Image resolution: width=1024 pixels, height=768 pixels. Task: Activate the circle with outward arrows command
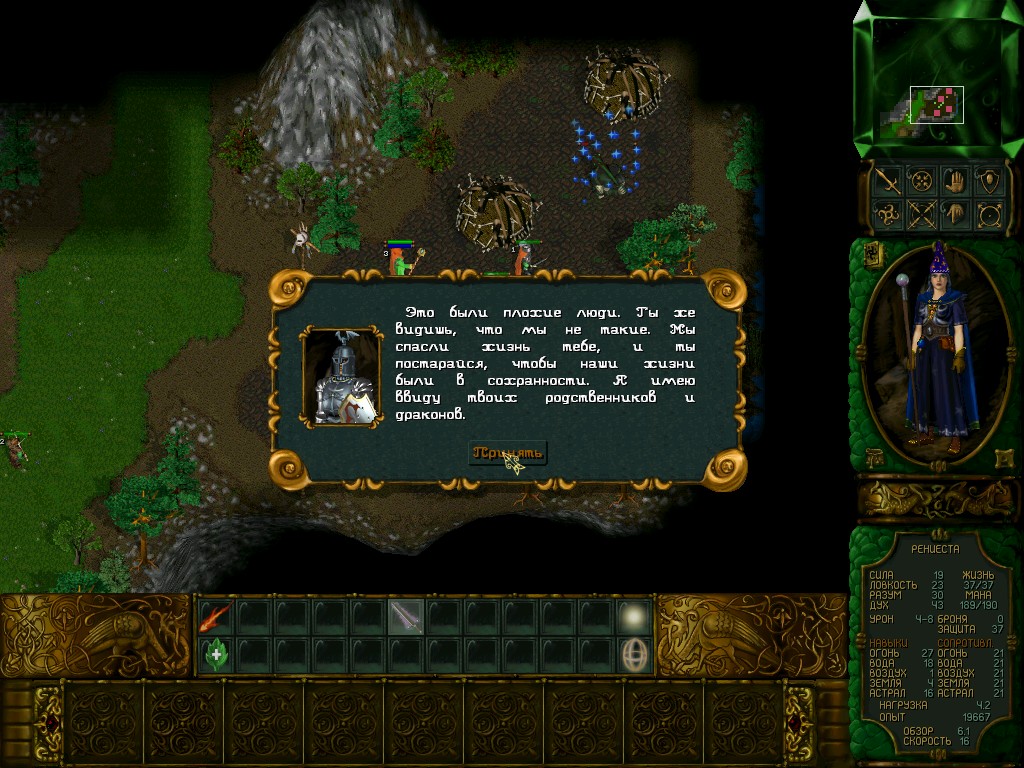click(x=990, y=214)
